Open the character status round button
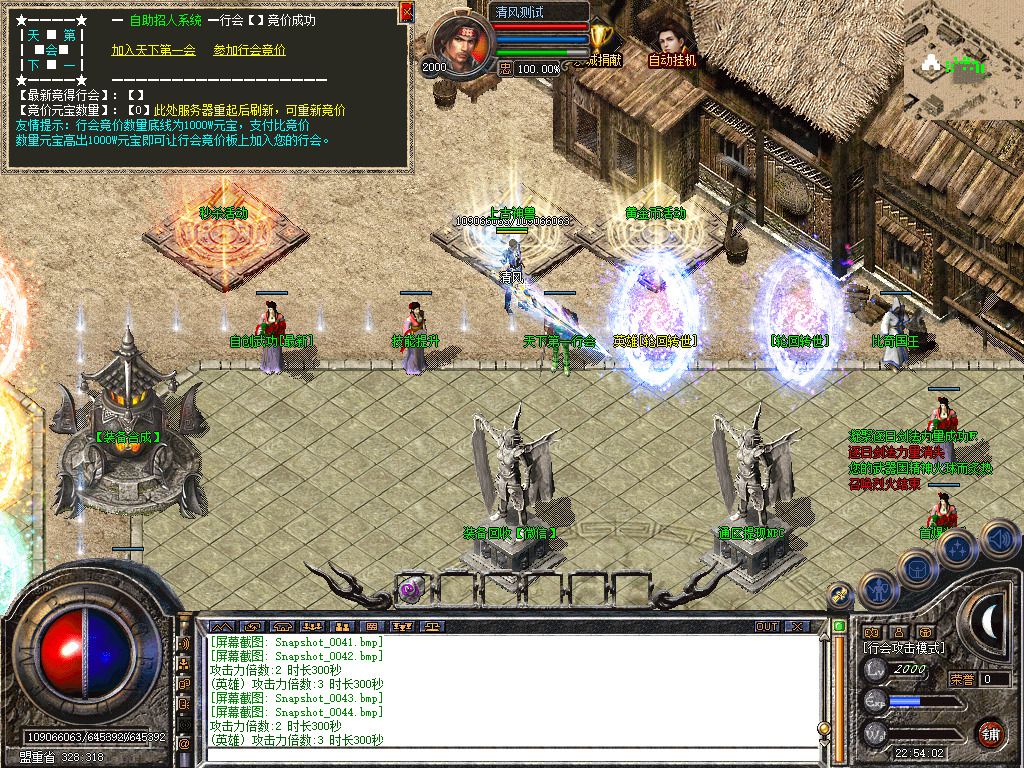 coord(879,590)
